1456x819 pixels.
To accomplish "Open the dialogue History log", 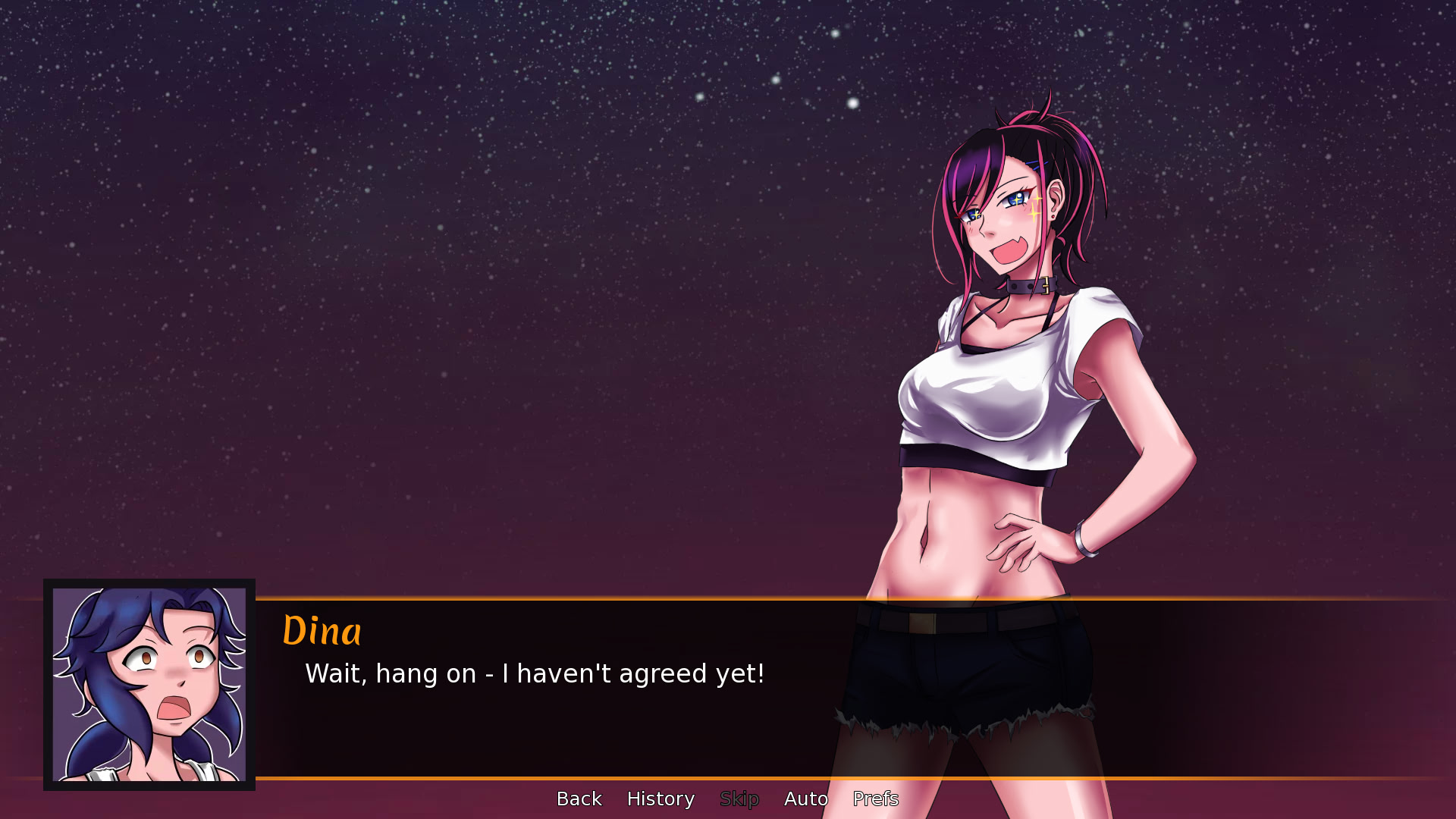I will (661, 799).
